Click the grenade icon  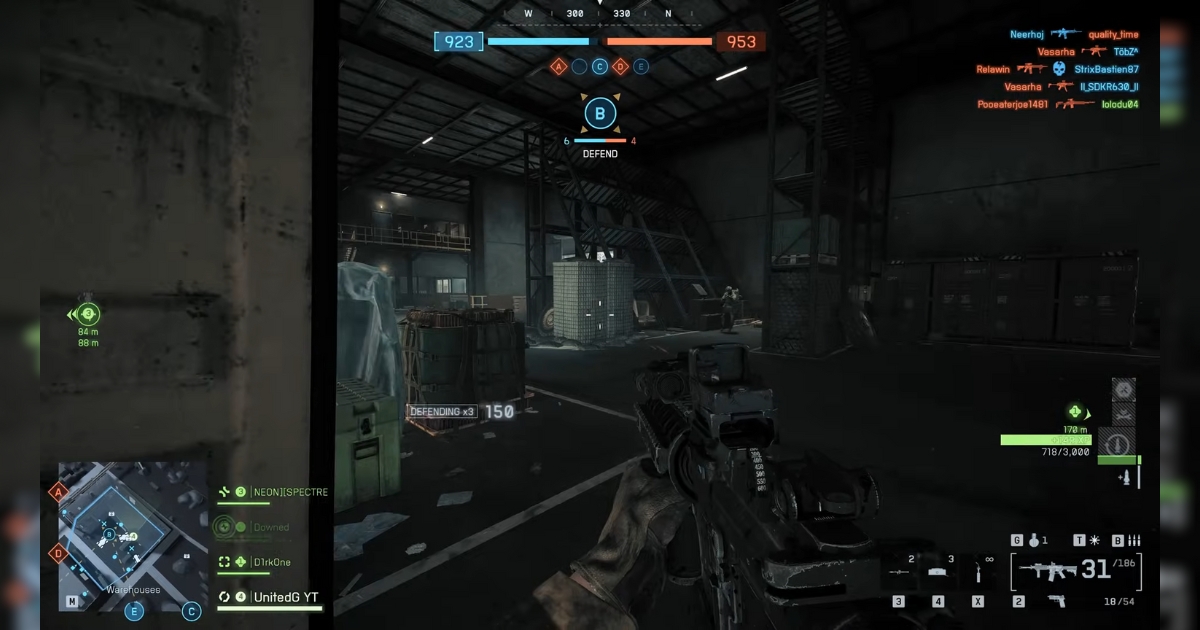(1034, 540)
